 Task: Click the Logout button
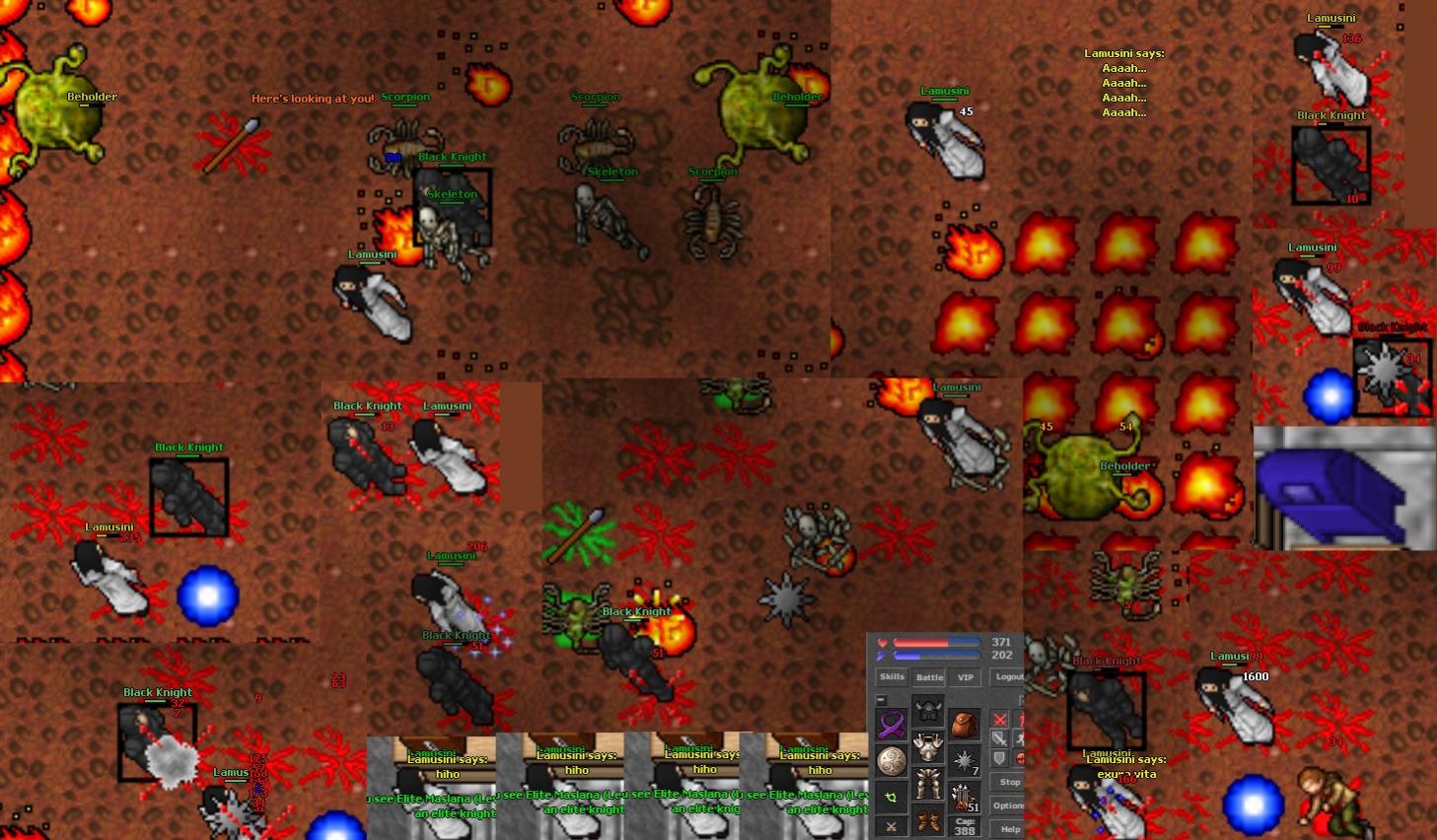[x=1008, y=677]
